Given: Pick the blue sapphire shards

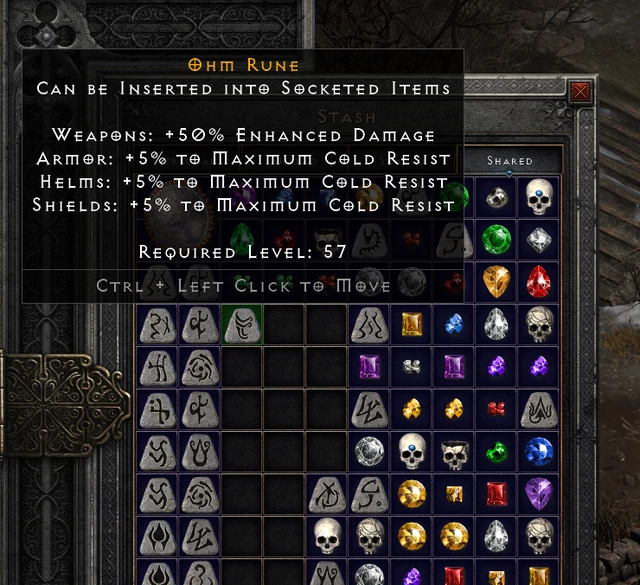Looking at the screenshot, I should click(x=455, y=324).
